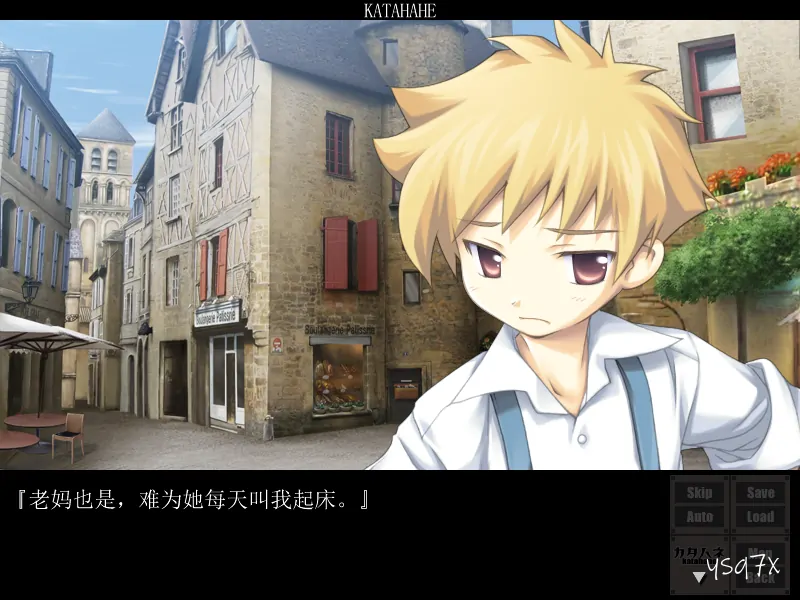Click the white dialogue advance arrow
The height and width of the screenshot is (600, 800).
coord(698,577)
